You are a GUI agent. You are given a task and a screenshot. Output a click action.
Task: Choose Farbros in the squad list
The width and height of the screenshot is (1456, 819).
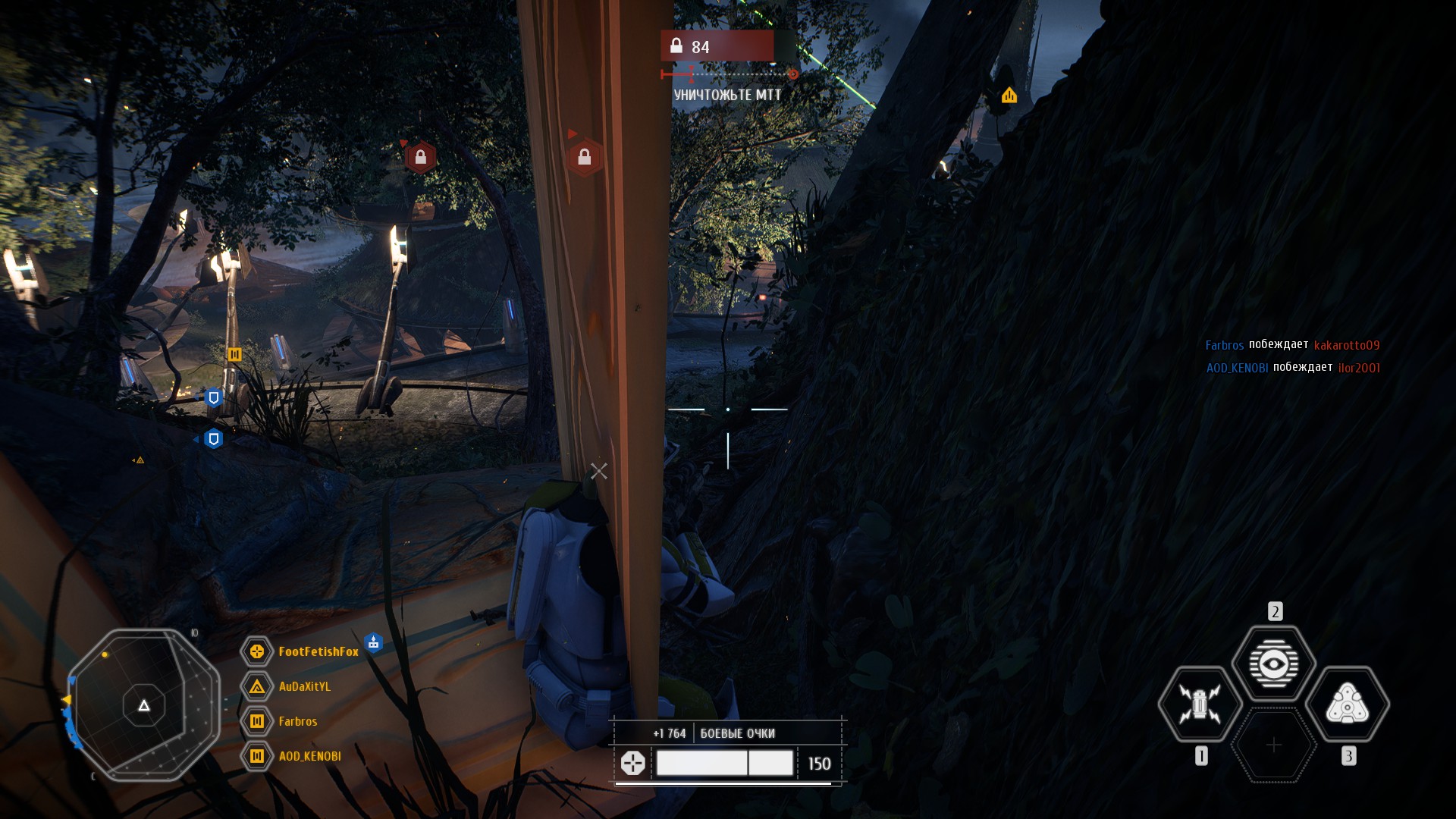[297, 721]
